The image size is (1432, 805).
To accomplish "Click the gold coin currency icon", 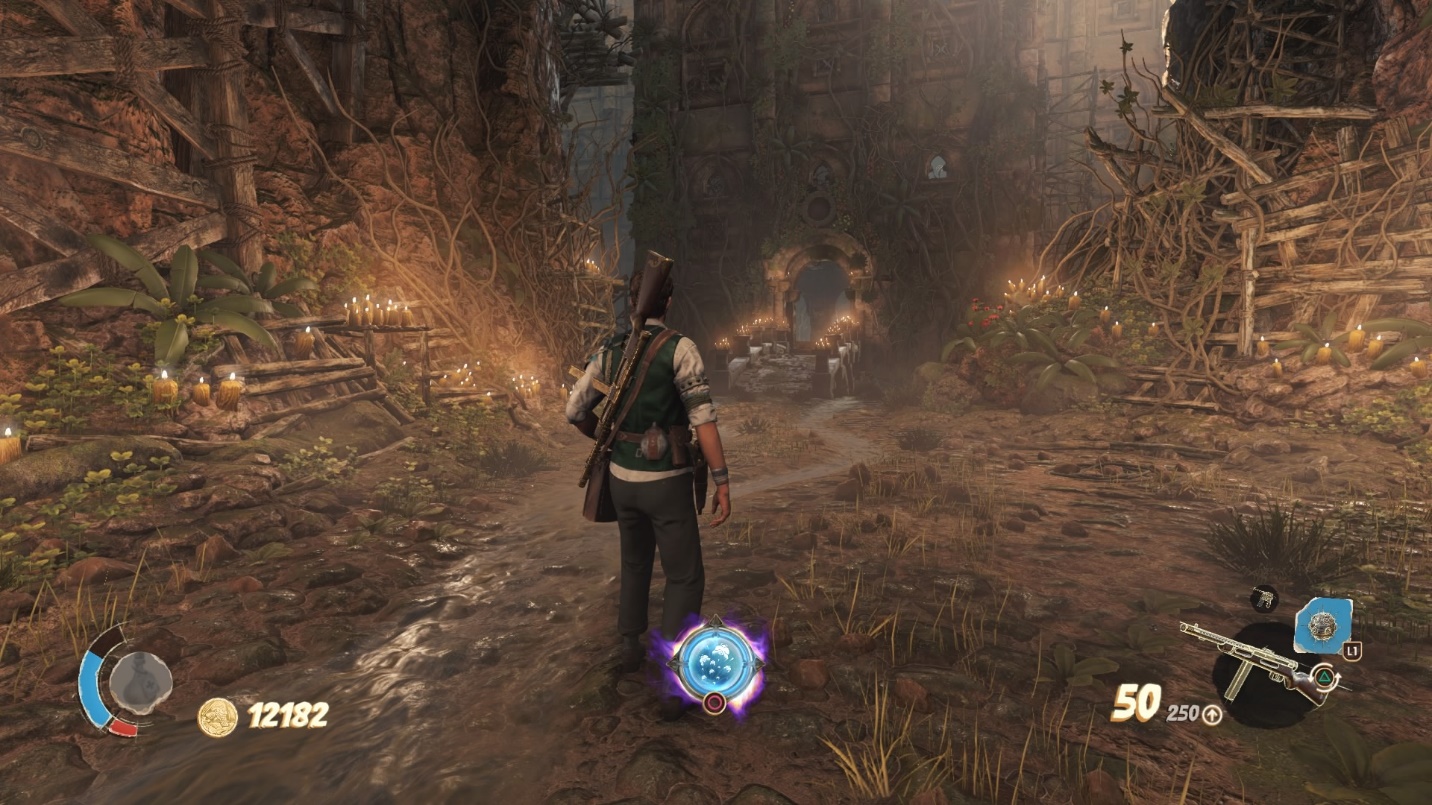I will coord(218,717).
